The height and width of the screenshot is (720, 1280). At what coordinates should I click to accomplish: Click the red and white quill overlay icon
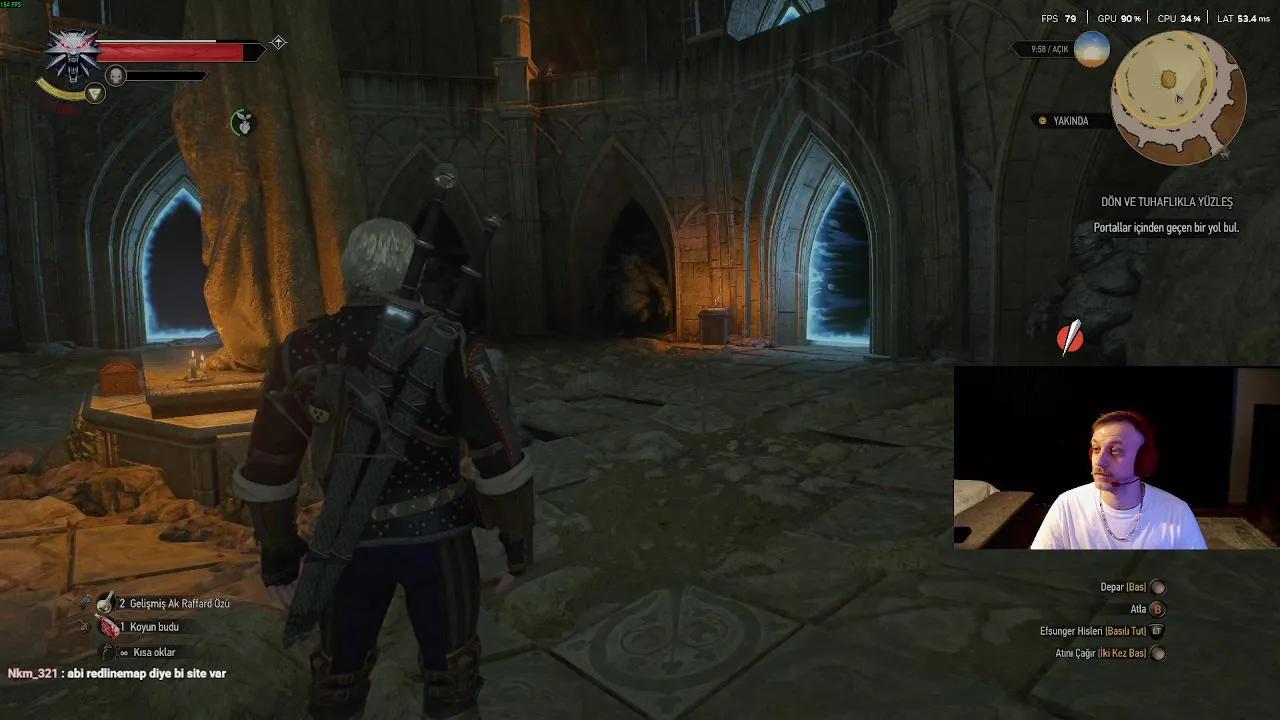(1069, 338)
